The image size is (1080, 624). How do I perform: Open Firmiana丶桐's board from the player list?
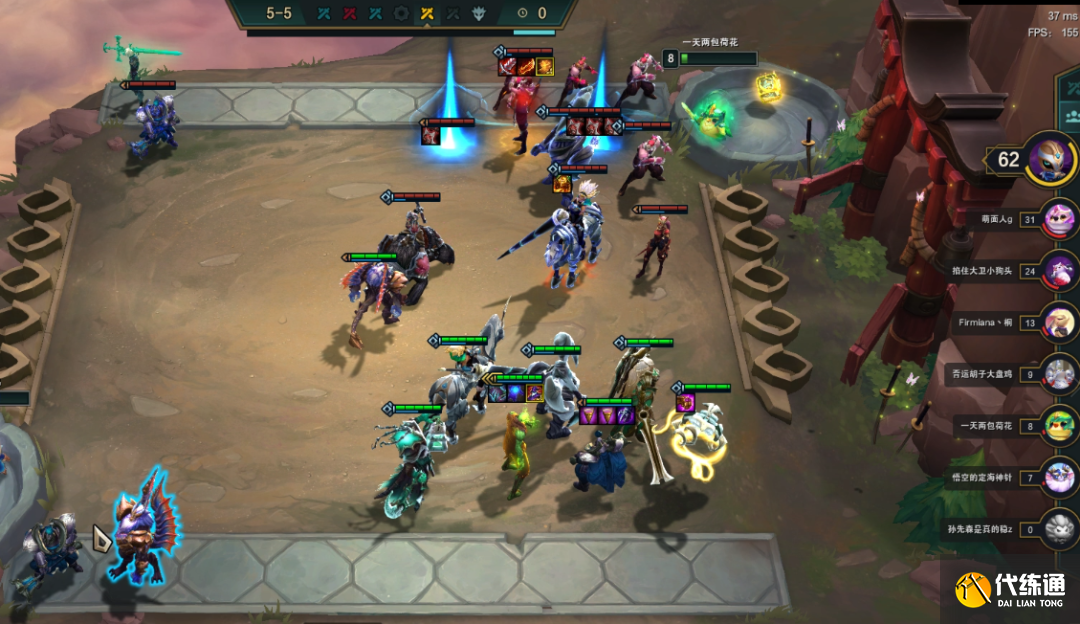(x=1058, y=322)
